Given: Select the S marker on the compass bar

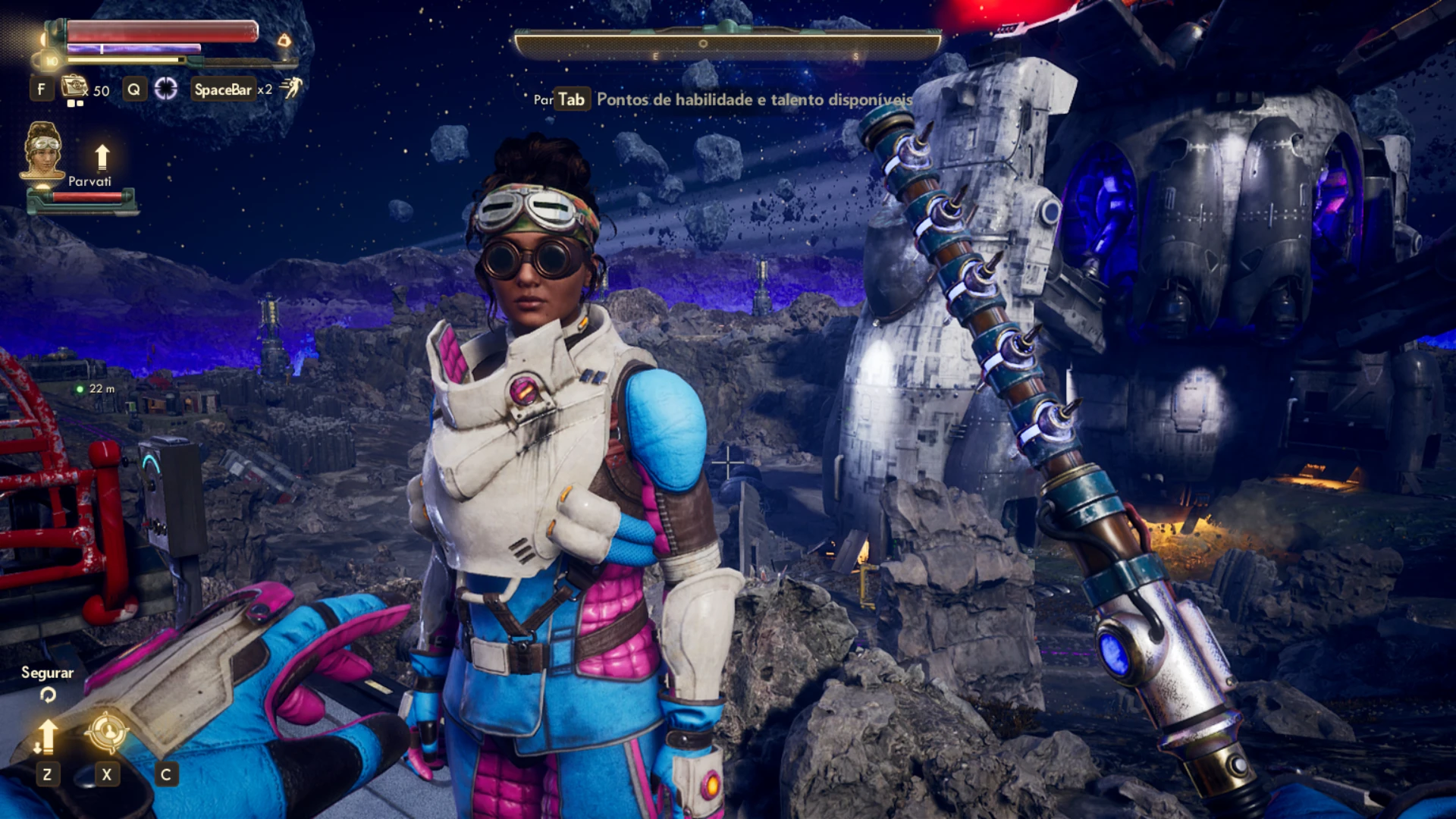Looking at the screenshot, I should (x=857, y=56).
